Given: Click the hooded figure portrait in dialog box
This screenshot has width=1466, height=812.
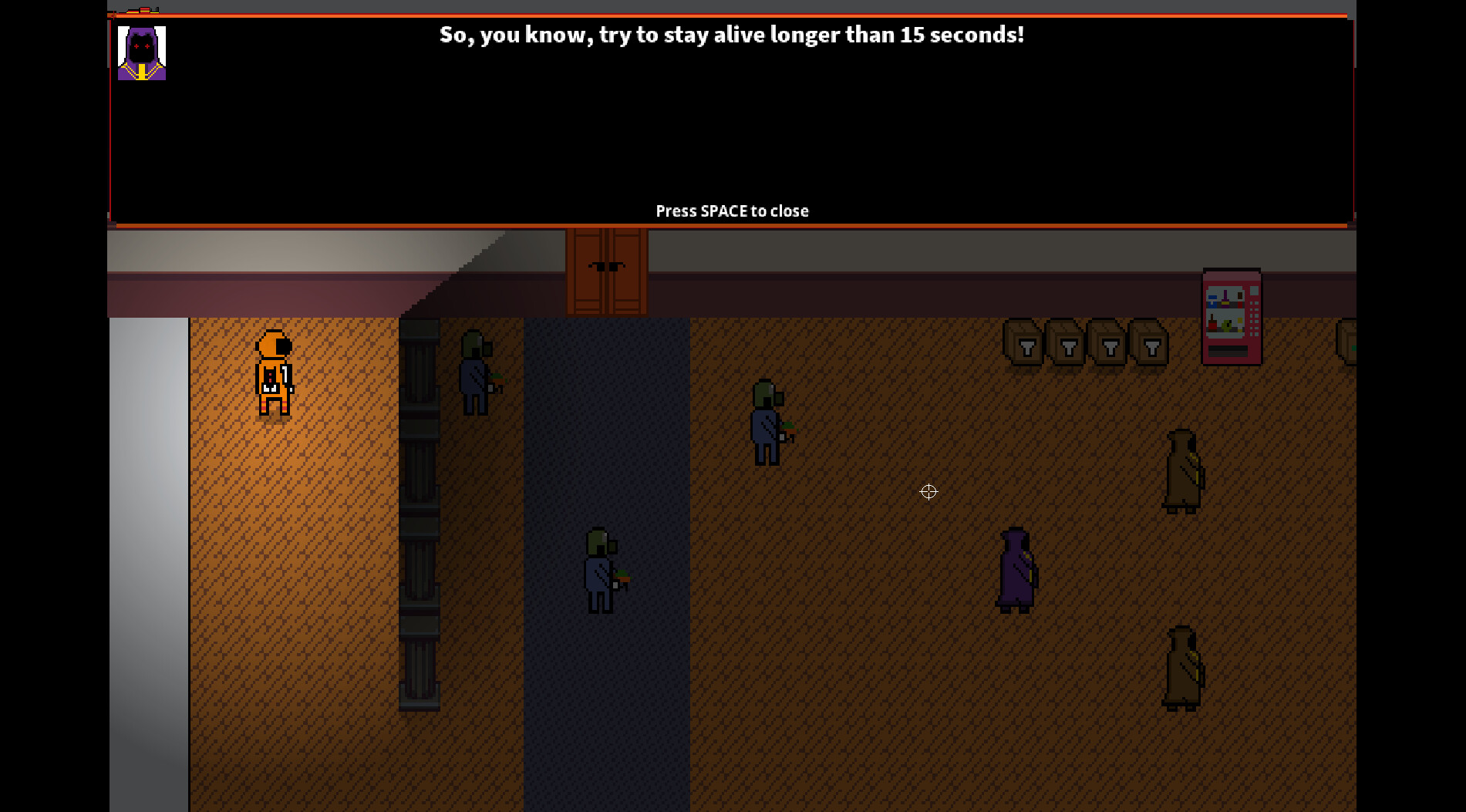Looking at the screenshot, I should [141, 52].
